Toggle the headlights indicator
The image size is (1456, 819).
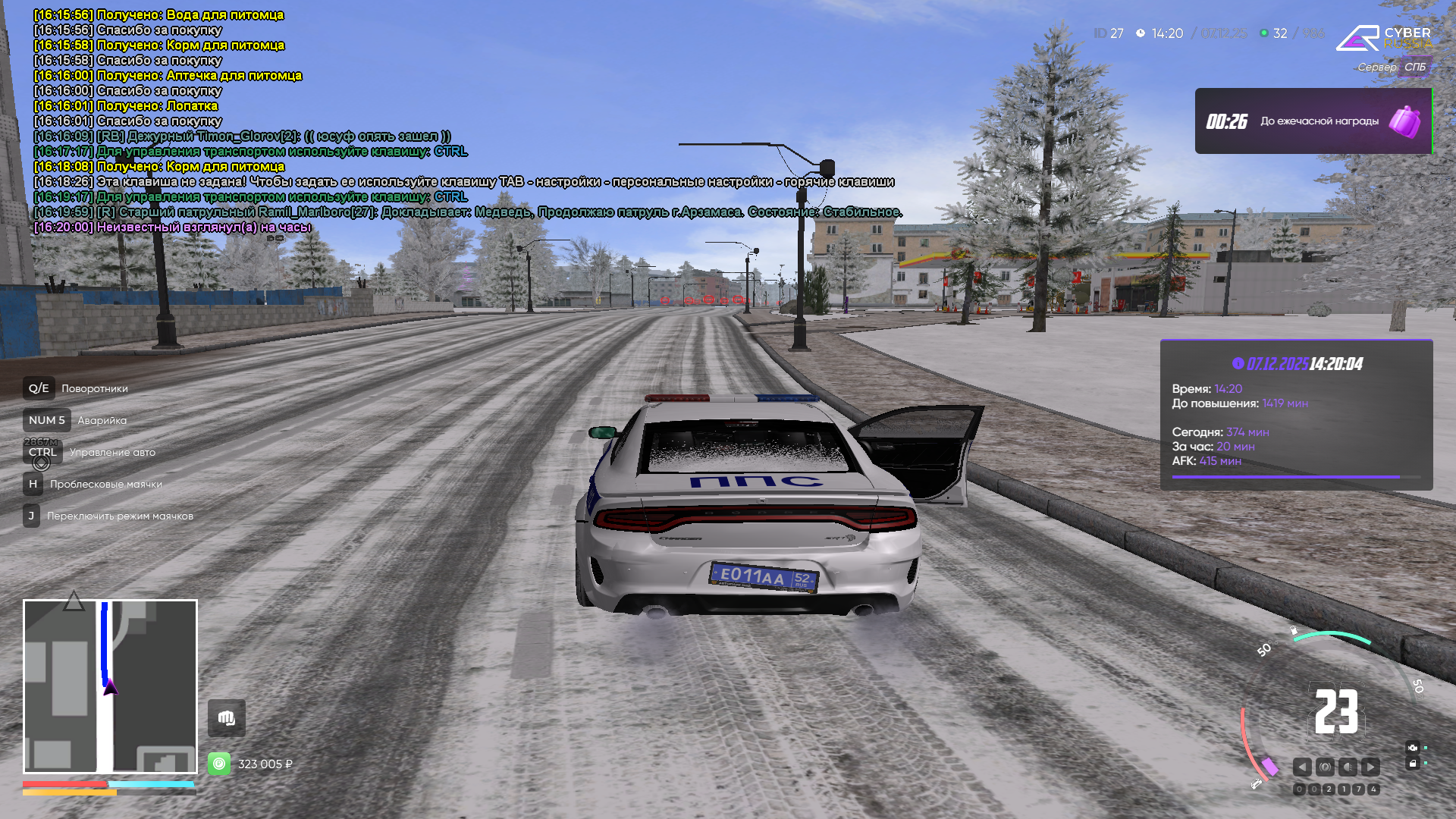pos(1348,767)
